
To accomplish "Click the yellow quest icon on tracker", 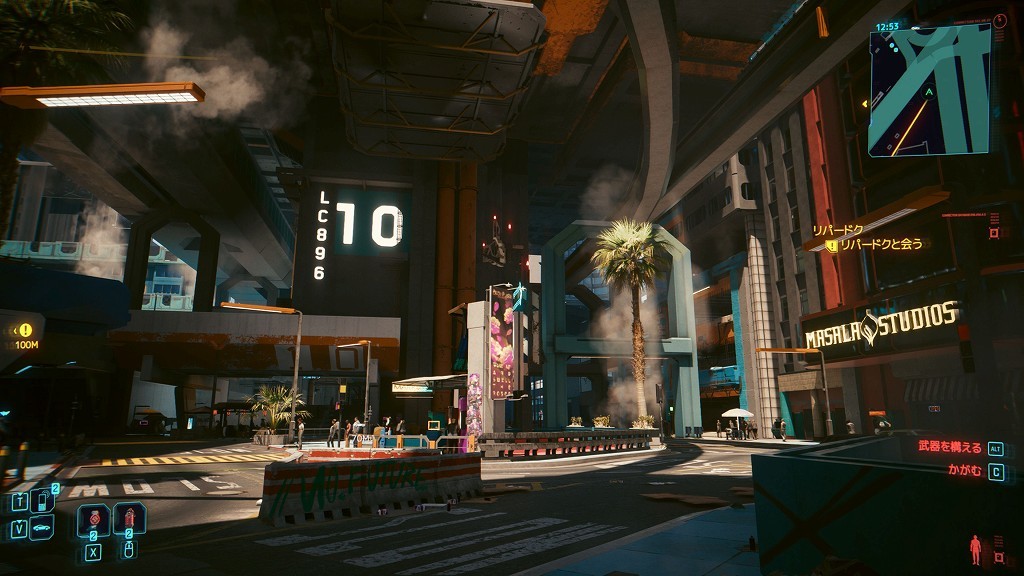I will click(831, 245).
